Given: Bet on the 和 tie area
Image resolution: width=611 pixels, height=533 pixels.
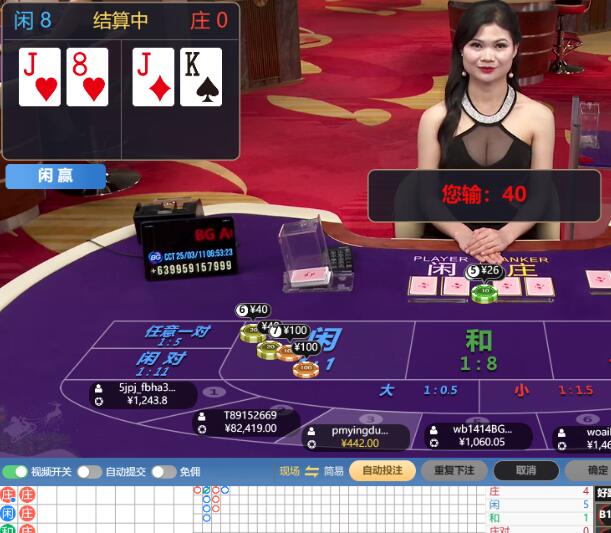Looking at the screenshot, I should click(x=479, y=348).
